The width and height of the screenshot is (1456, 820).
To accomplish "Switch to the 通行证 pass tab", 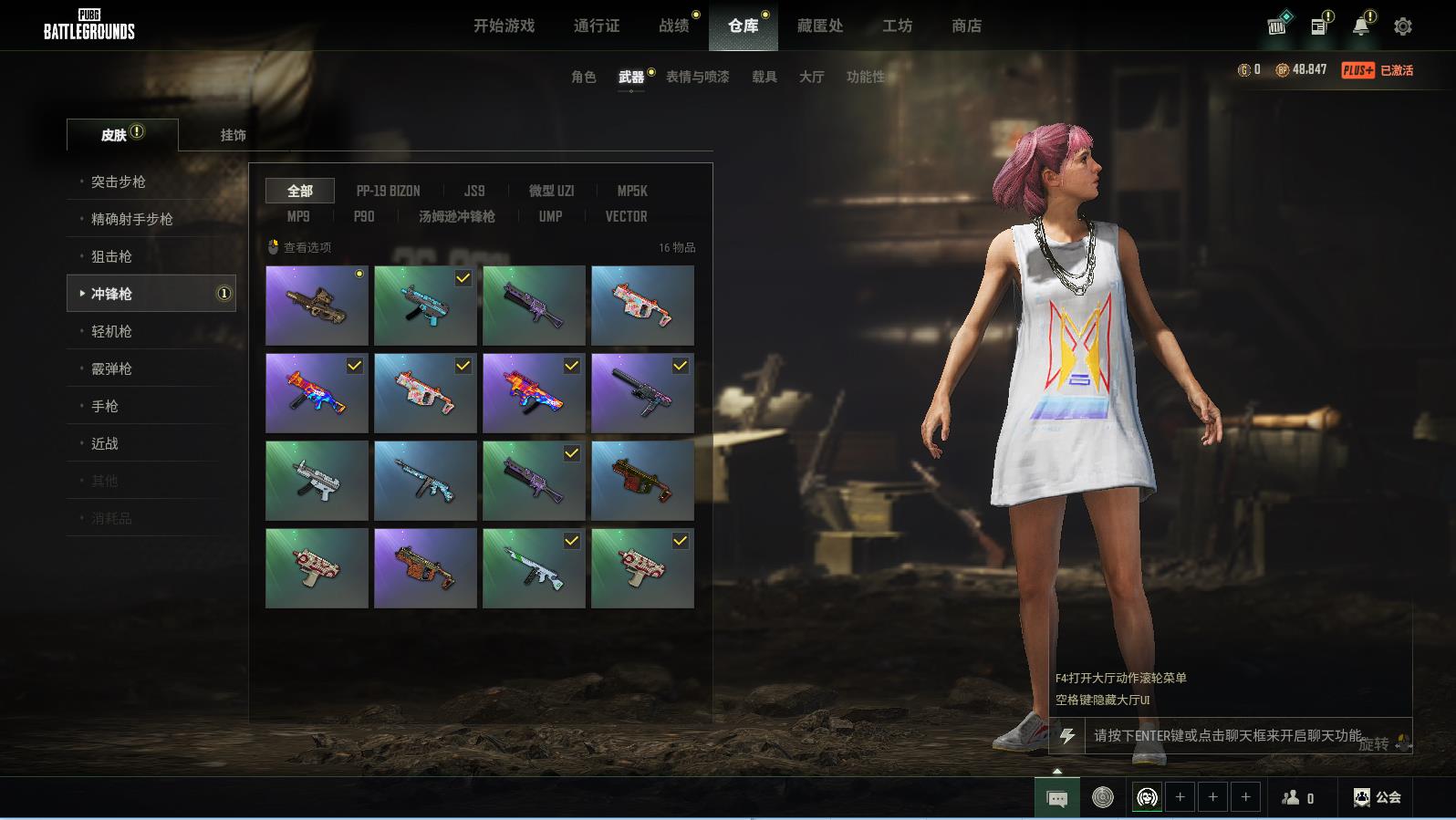I will 597,26.
